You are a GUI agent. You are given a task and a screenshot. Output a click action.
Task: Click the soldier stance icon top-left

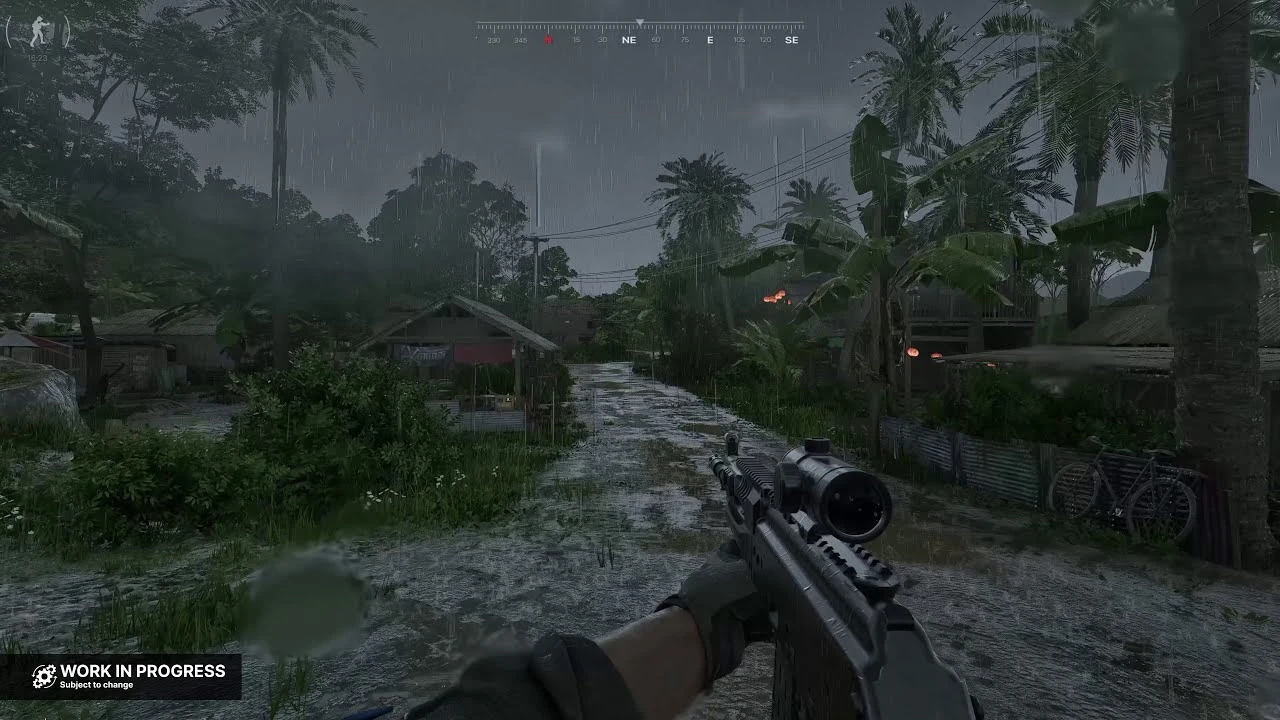pos(38,30)
